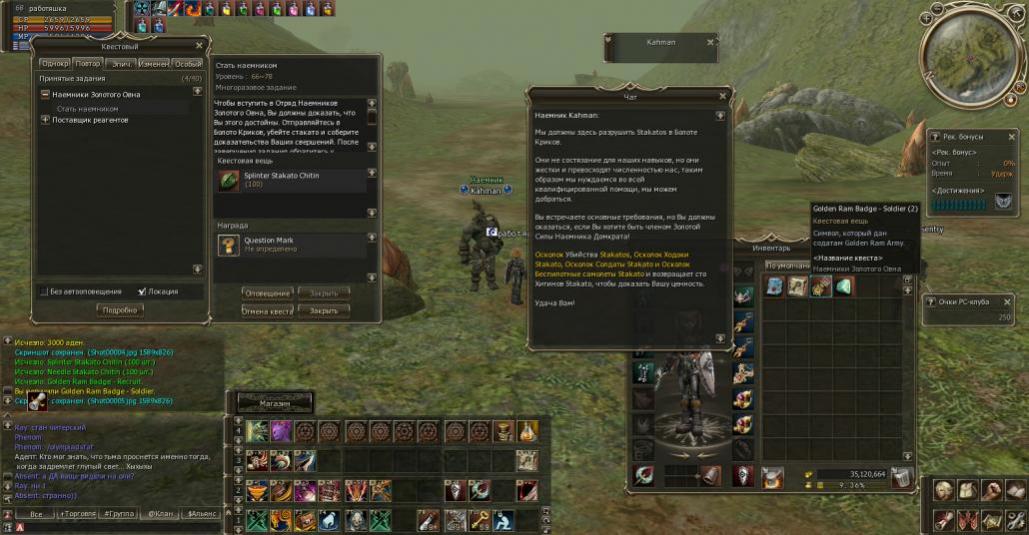
Task: Close the Kahman target window
Action: coord(710,42)
